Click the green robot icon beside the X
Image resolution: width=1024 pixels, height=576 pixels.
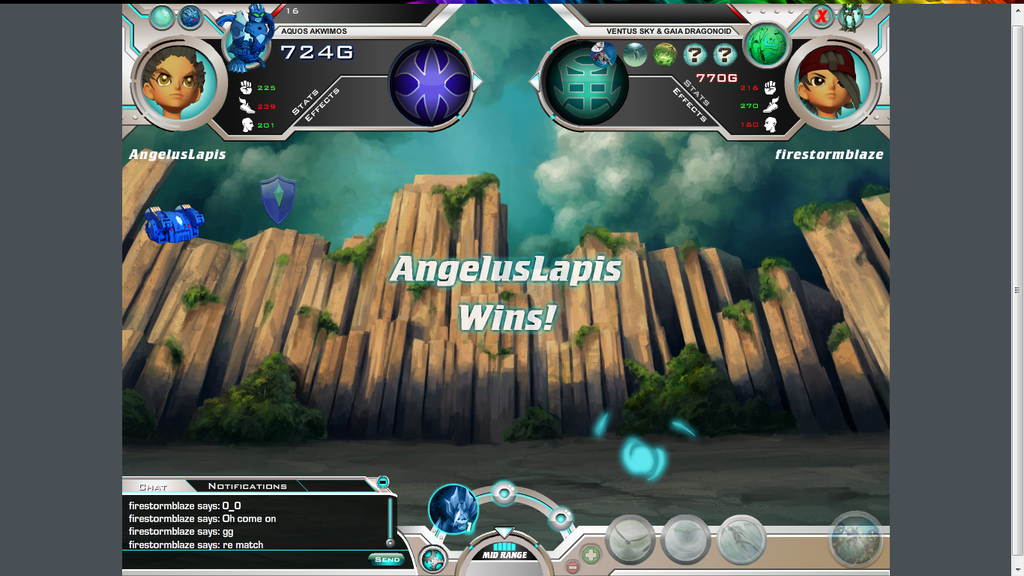(851, 16)
